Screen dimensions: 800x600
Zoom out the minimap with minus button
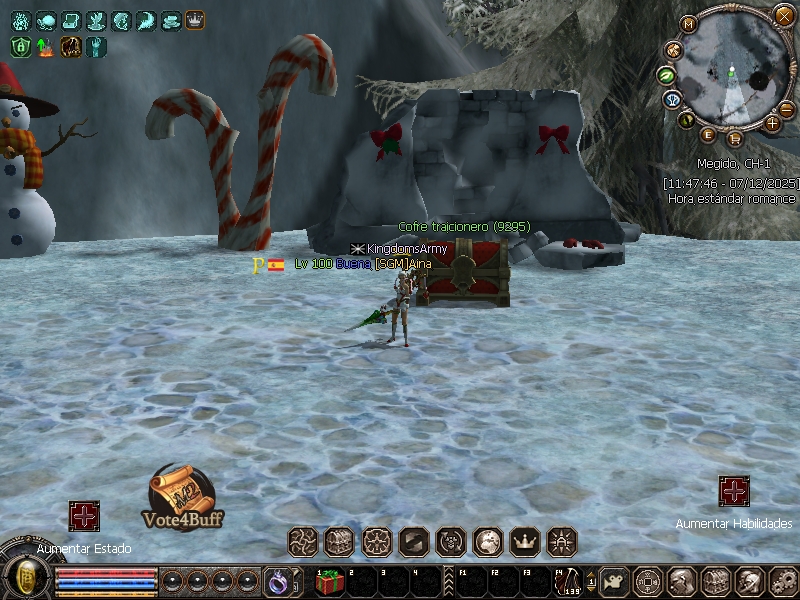[786, 109]
